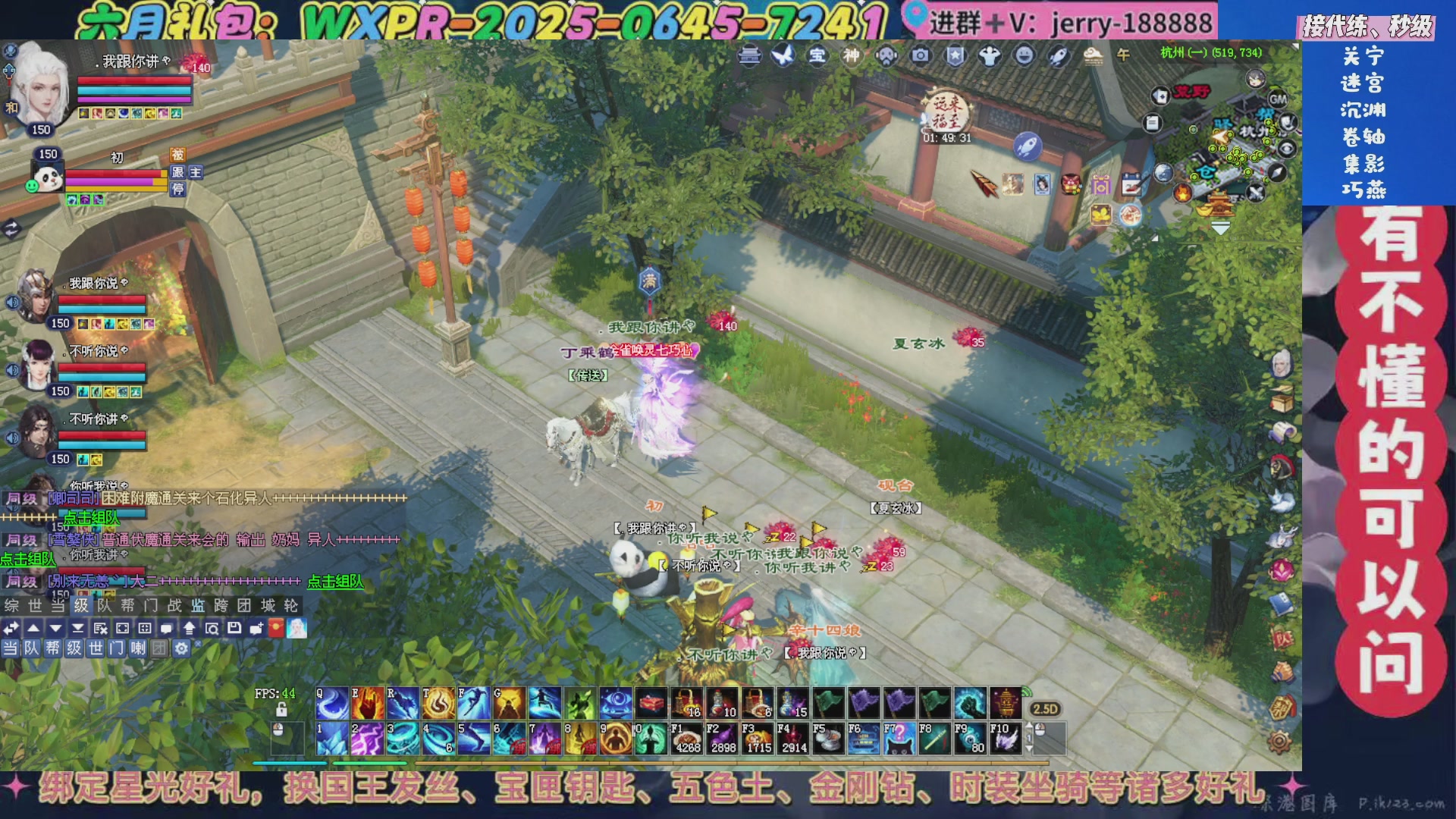
Task: Open the 神 deity panel icon
Action: (850, 57)
